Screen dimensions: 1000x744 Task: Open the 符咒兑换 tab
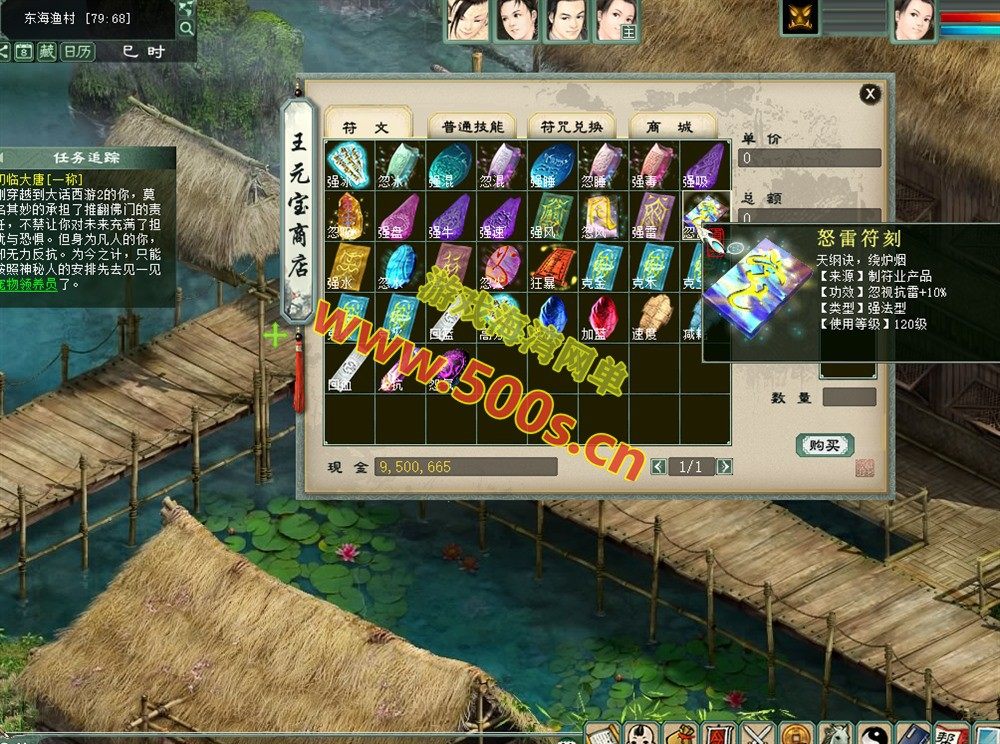coord(571,126)
